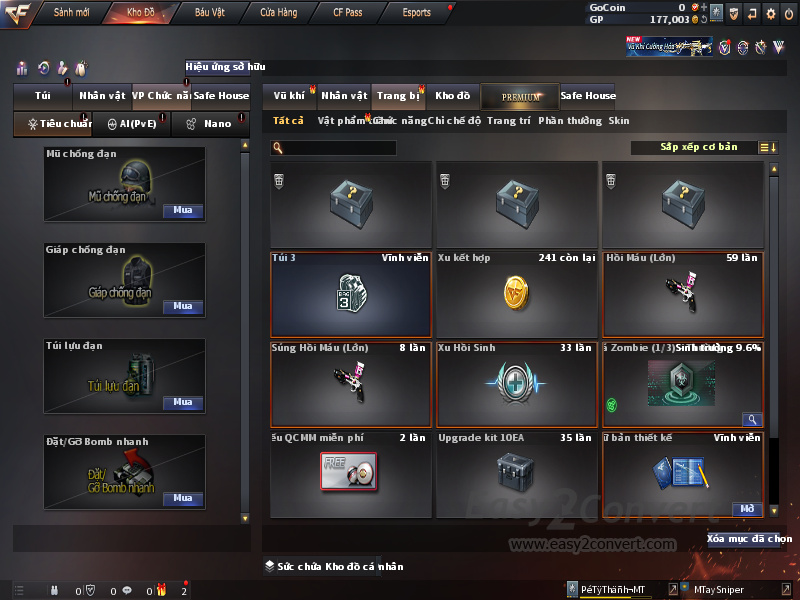Buy the Giáp chống đạn armor
800x600 pixels.
pos(182,307)
